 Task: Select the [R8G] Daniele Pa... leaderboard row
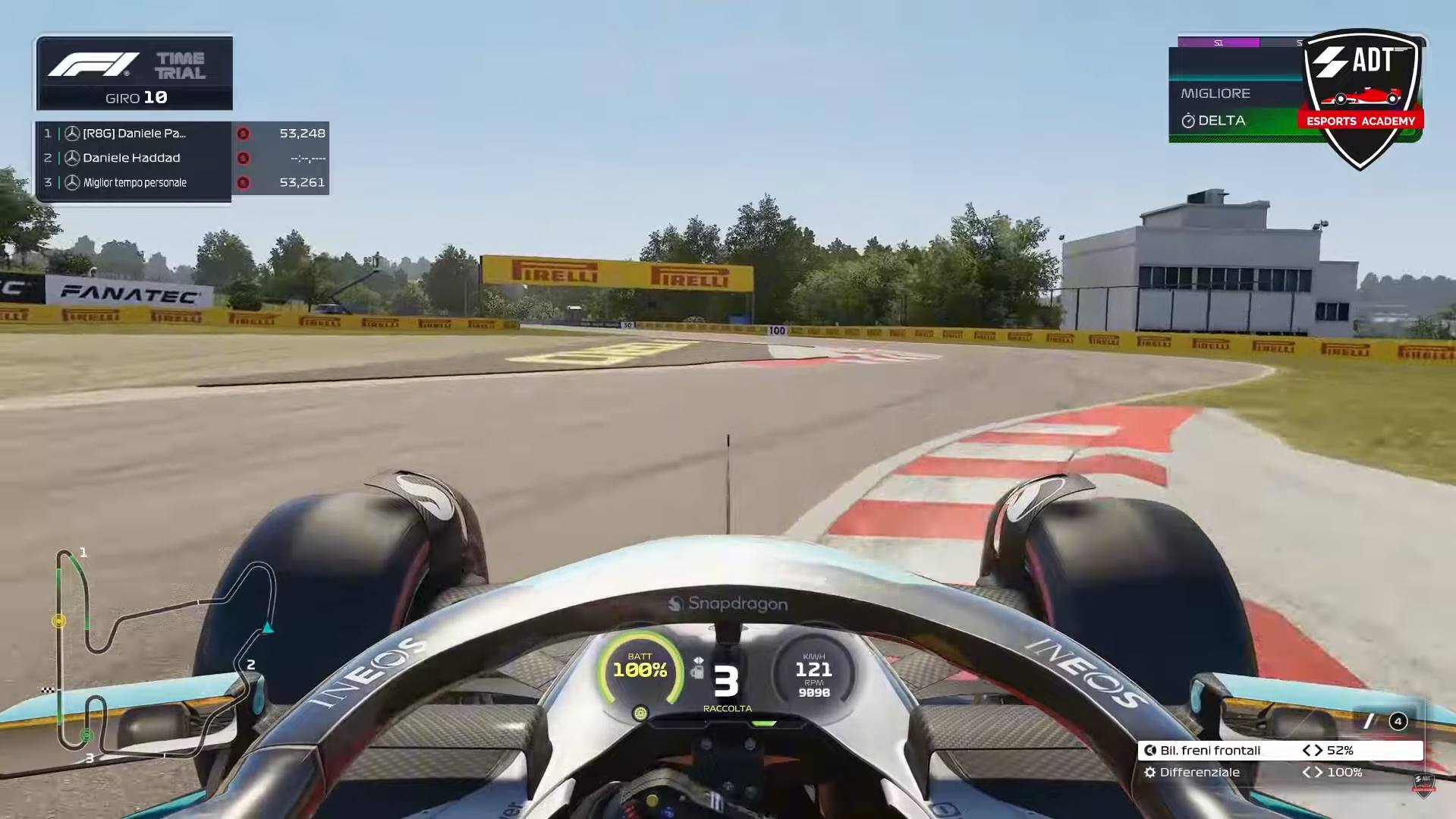182,134
